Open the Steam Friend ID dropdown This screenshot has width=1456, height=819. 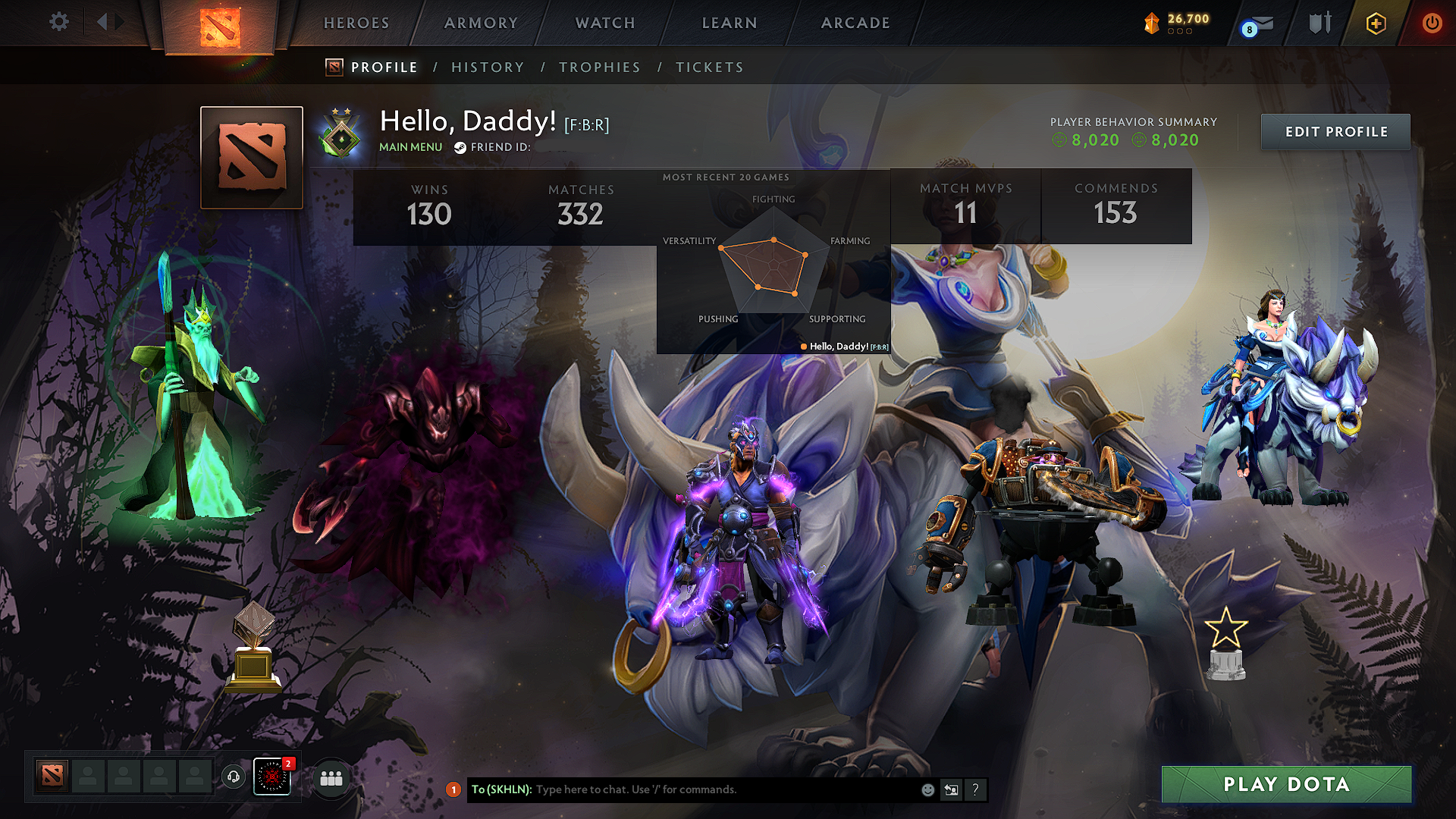point(460,147)
